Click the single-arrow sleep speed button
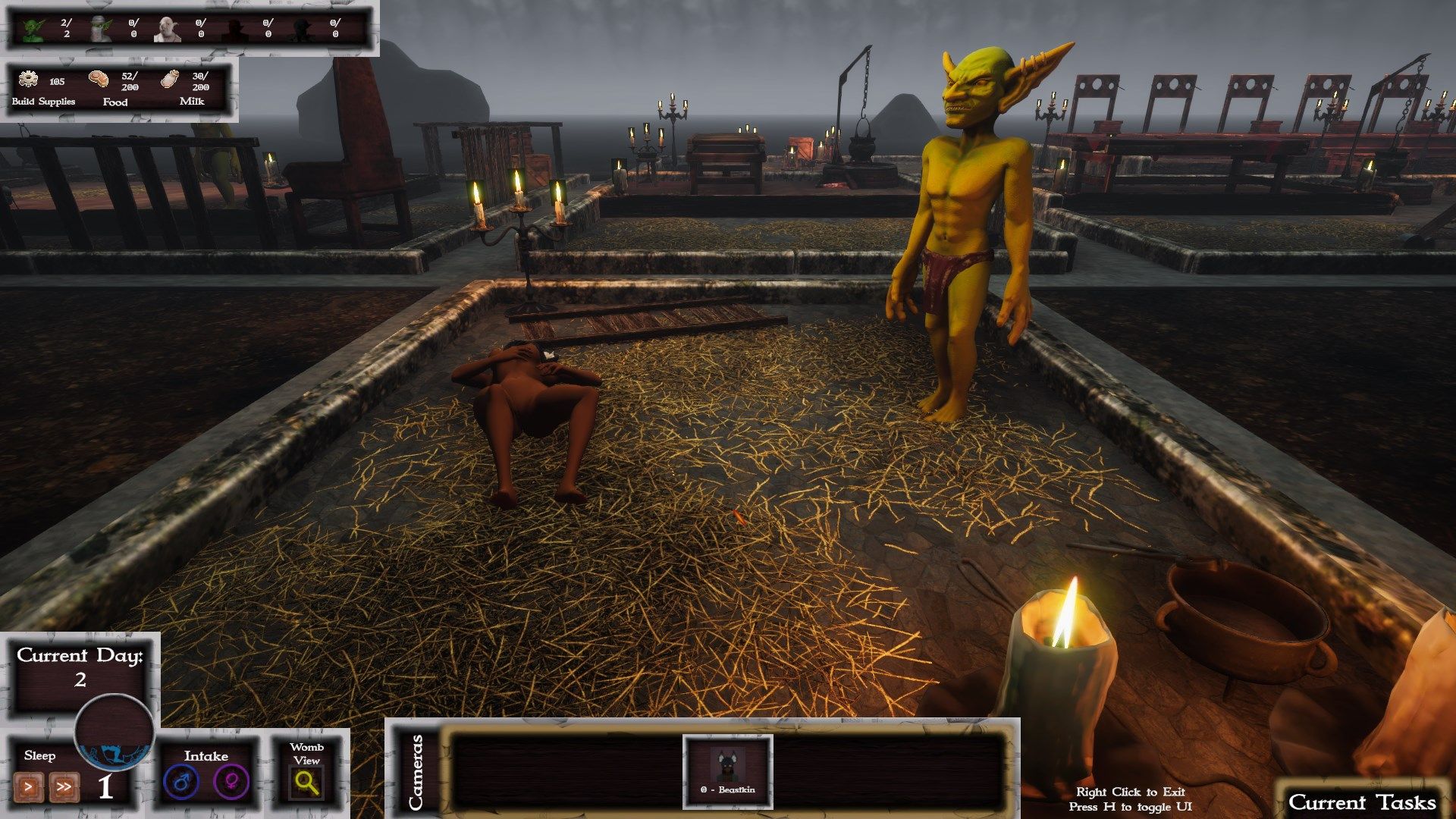1456x819 pixels. pos(29,786)
